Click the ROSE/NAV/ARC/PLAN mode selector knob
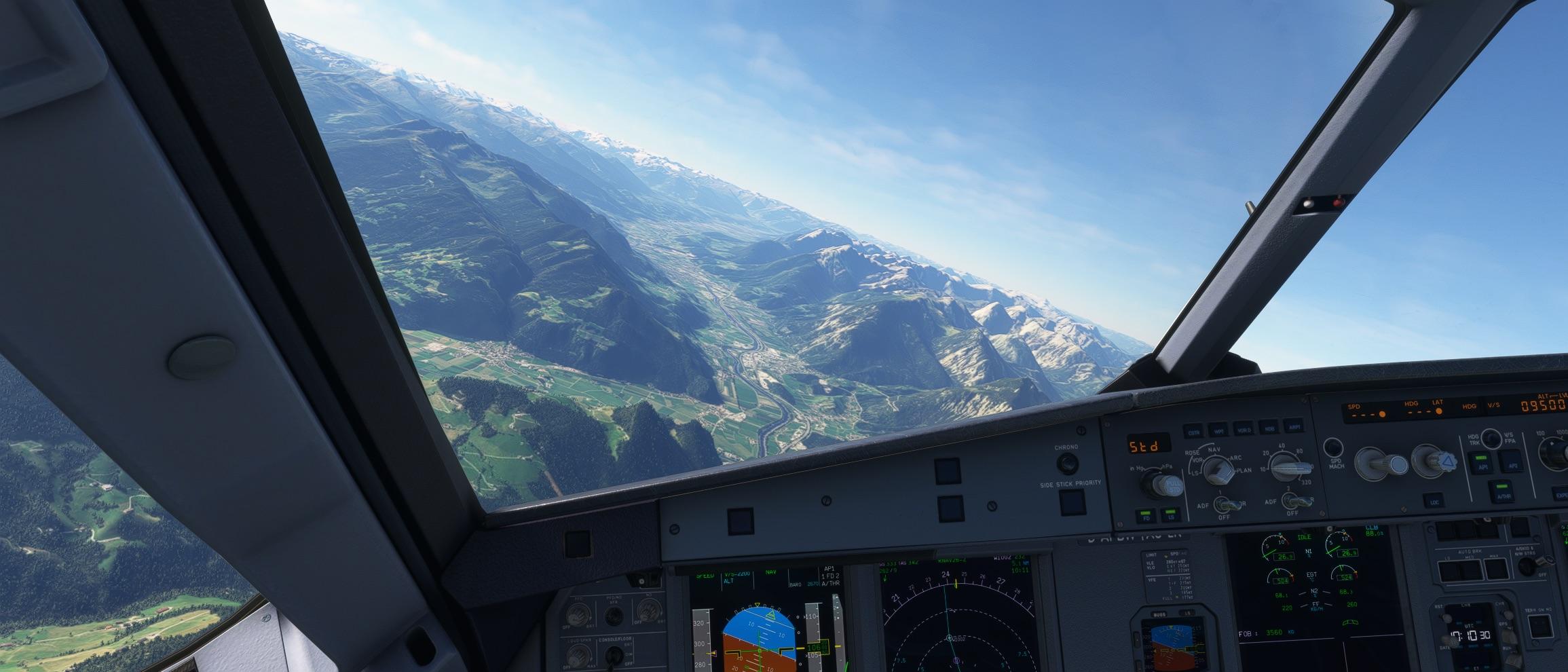The width and height of the screenshot is (1568, 672). (x=1218, y=470)
